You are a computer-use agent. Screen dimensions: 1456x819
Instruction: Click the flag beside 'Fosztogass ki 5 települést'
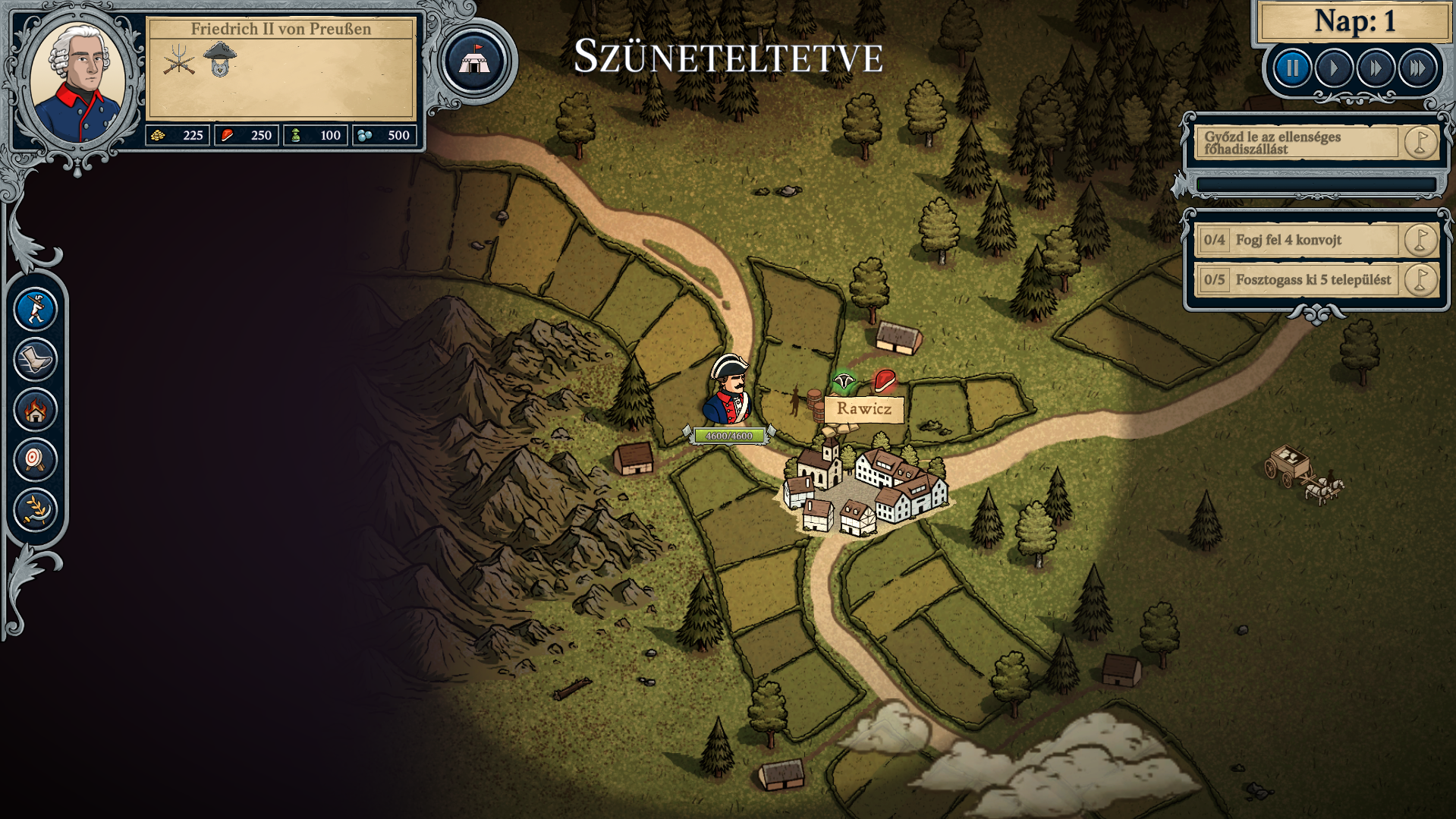click(x=1420, y=279)
